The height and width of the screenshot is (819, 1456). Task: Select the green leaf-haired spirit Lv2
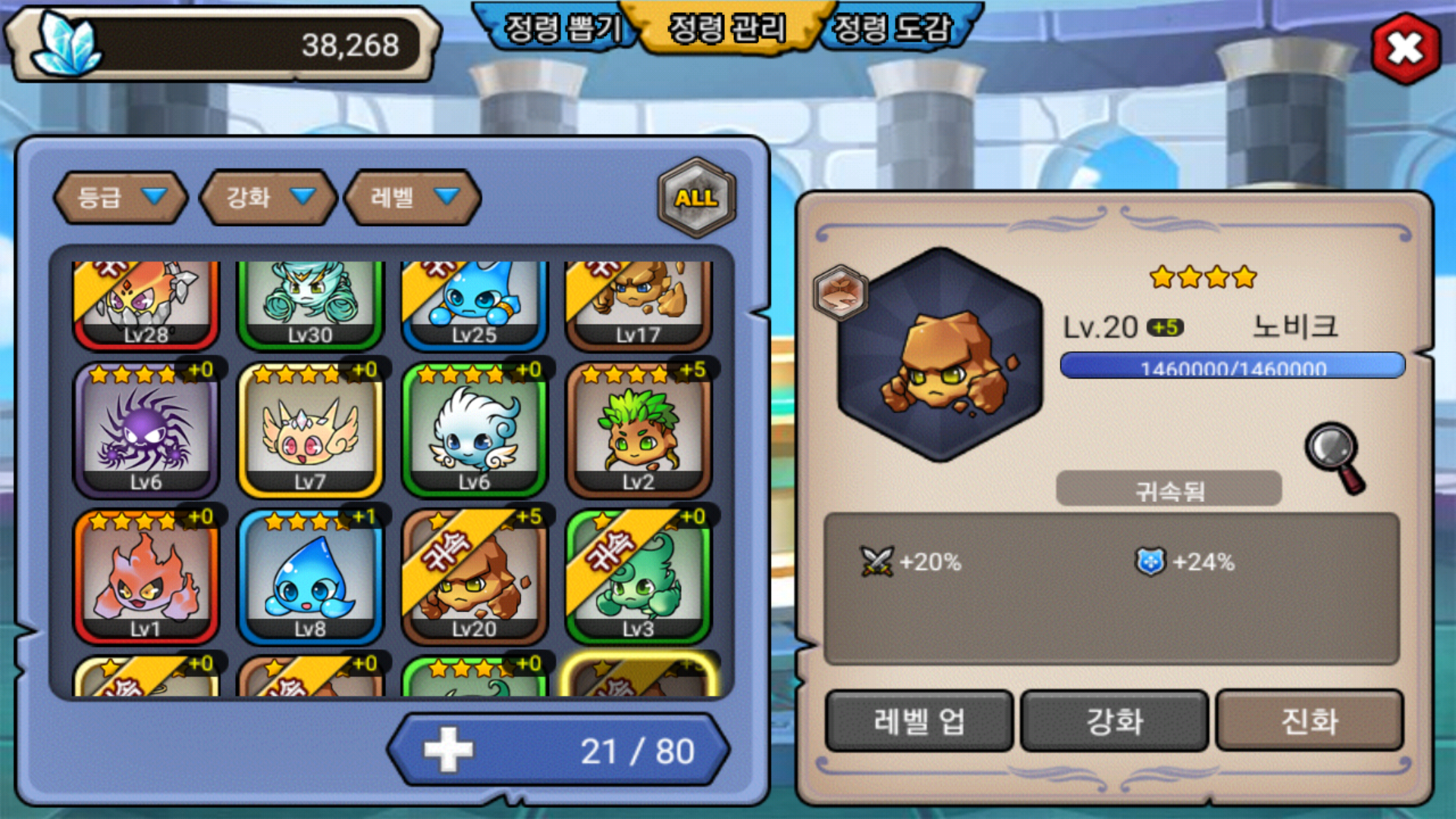[x=639, y=431]
